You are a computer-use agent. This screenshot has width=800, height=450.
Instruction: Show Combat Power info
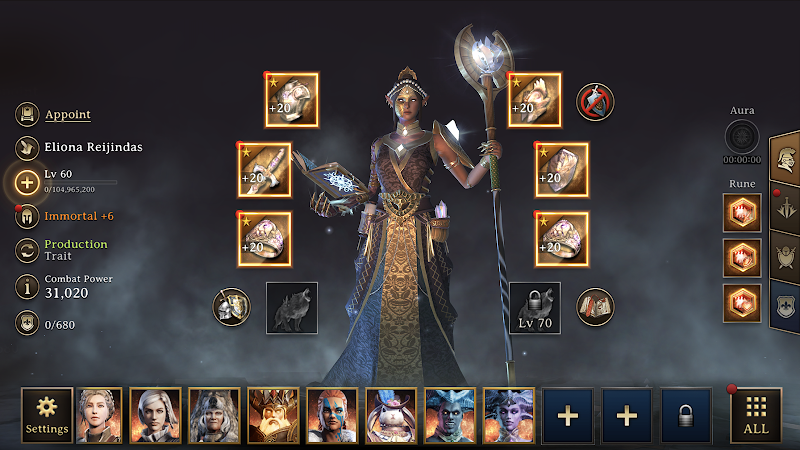(x=27, y=286)
